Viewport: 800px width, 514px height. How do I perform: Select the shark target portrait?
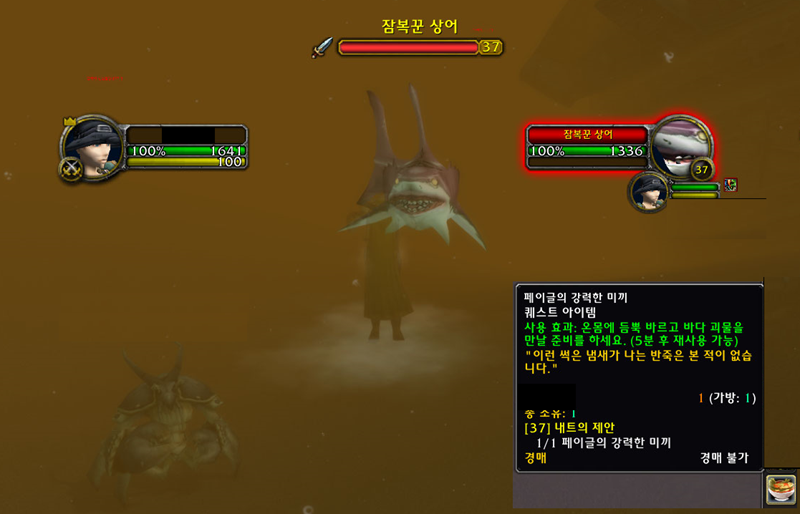tap(680, 146)
